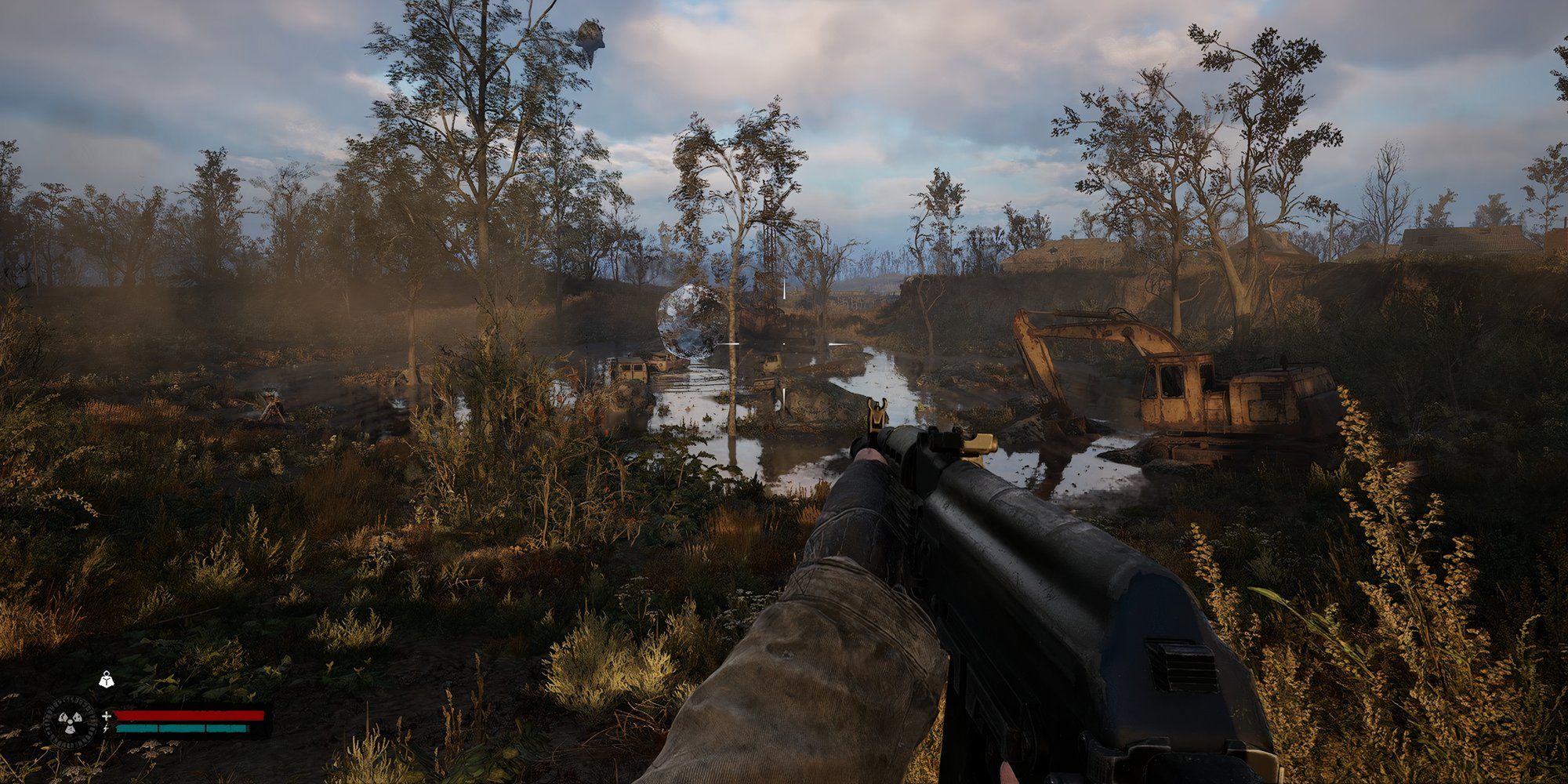Screen dimensions: 1568x784
Task: Click the stamina lightning bolt icon
Action: [105, 728]
